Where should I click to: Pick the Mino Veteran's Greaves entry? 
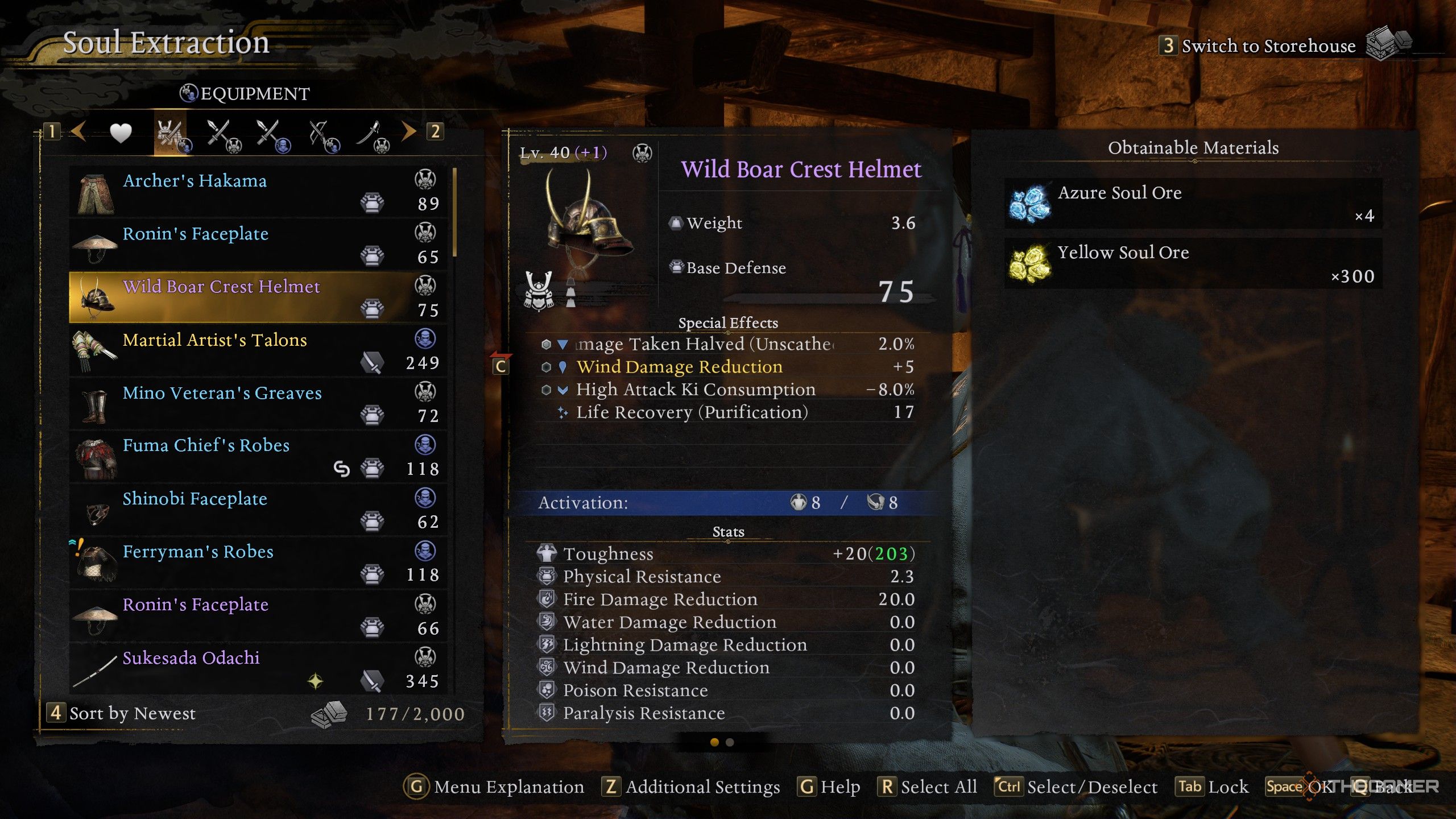[x=257, y=403]
